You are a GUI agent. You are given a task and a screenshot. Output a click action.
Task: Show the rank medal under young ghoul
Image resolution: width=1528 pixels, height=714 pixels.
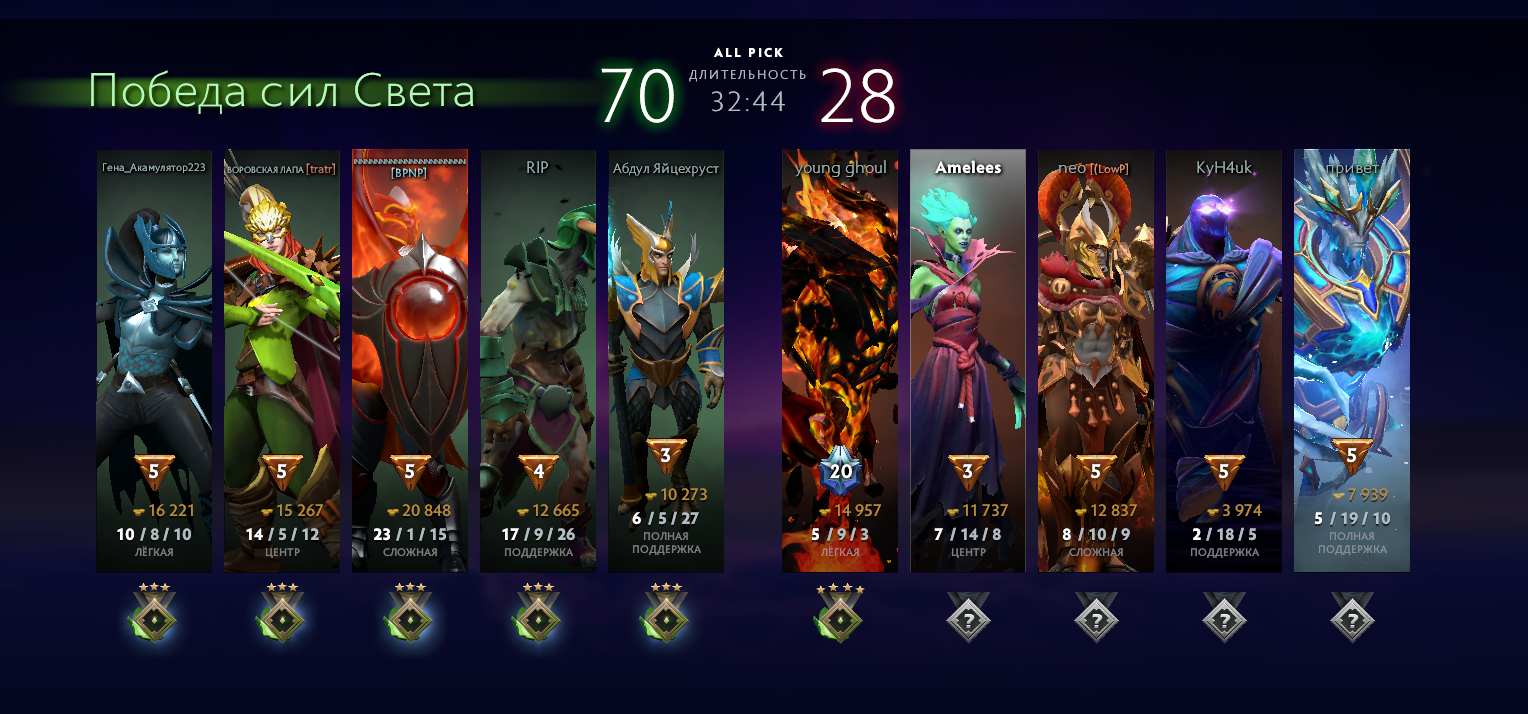click(840, 614)
